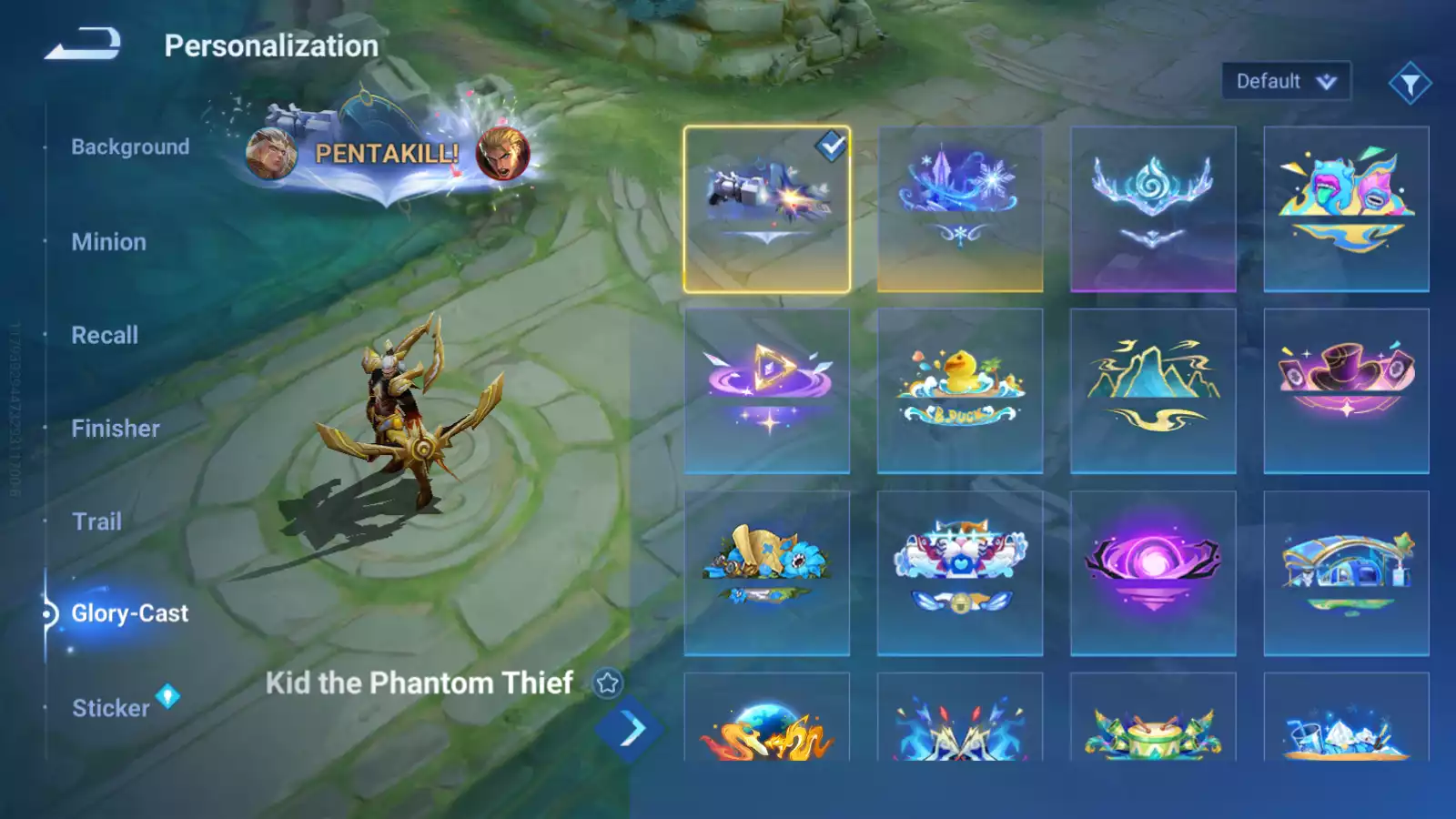Choose the purple top hat glory-cast
This screenshot has height=819, width=1456.
(1346, 390)
